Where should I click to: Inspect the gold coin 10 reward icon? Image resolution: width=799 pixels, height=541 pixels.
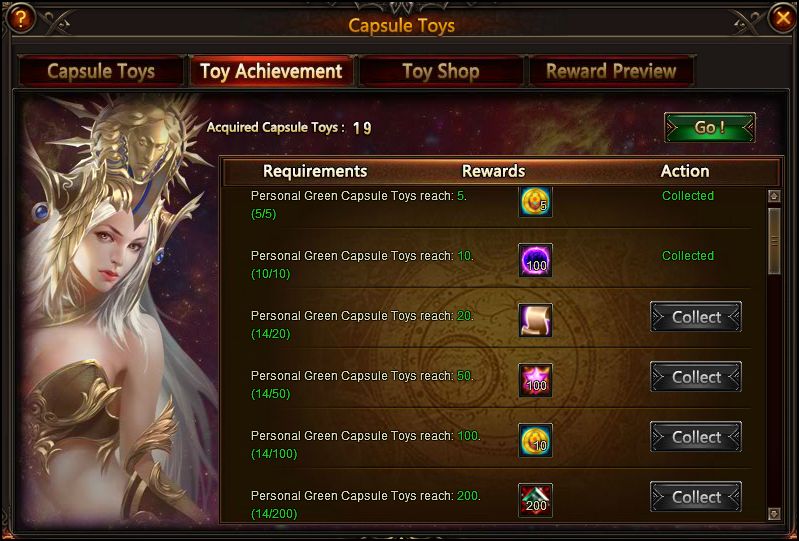535,440
